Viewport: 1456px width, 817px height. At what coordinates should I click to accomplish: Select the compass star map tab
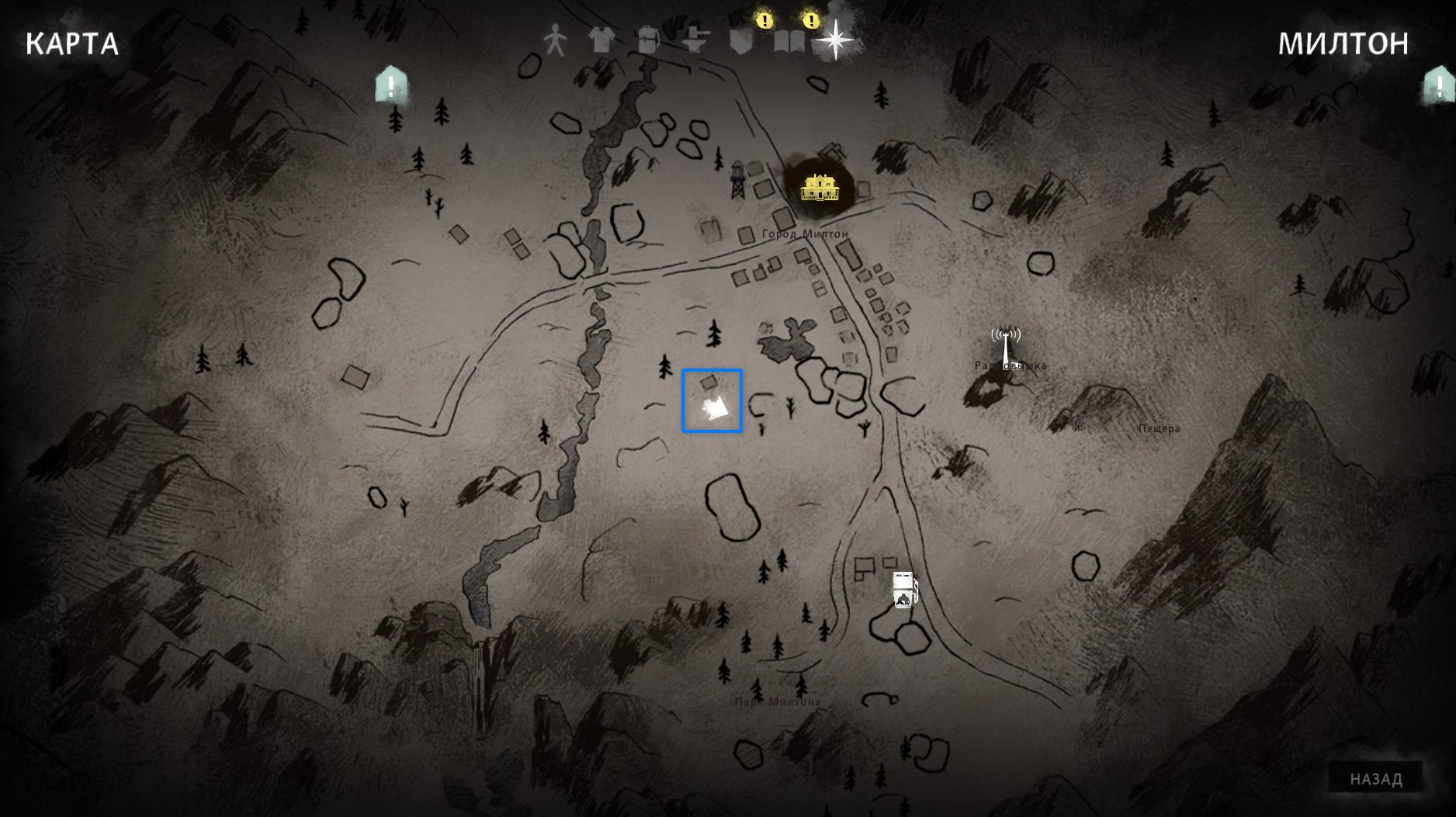(835, 39)
